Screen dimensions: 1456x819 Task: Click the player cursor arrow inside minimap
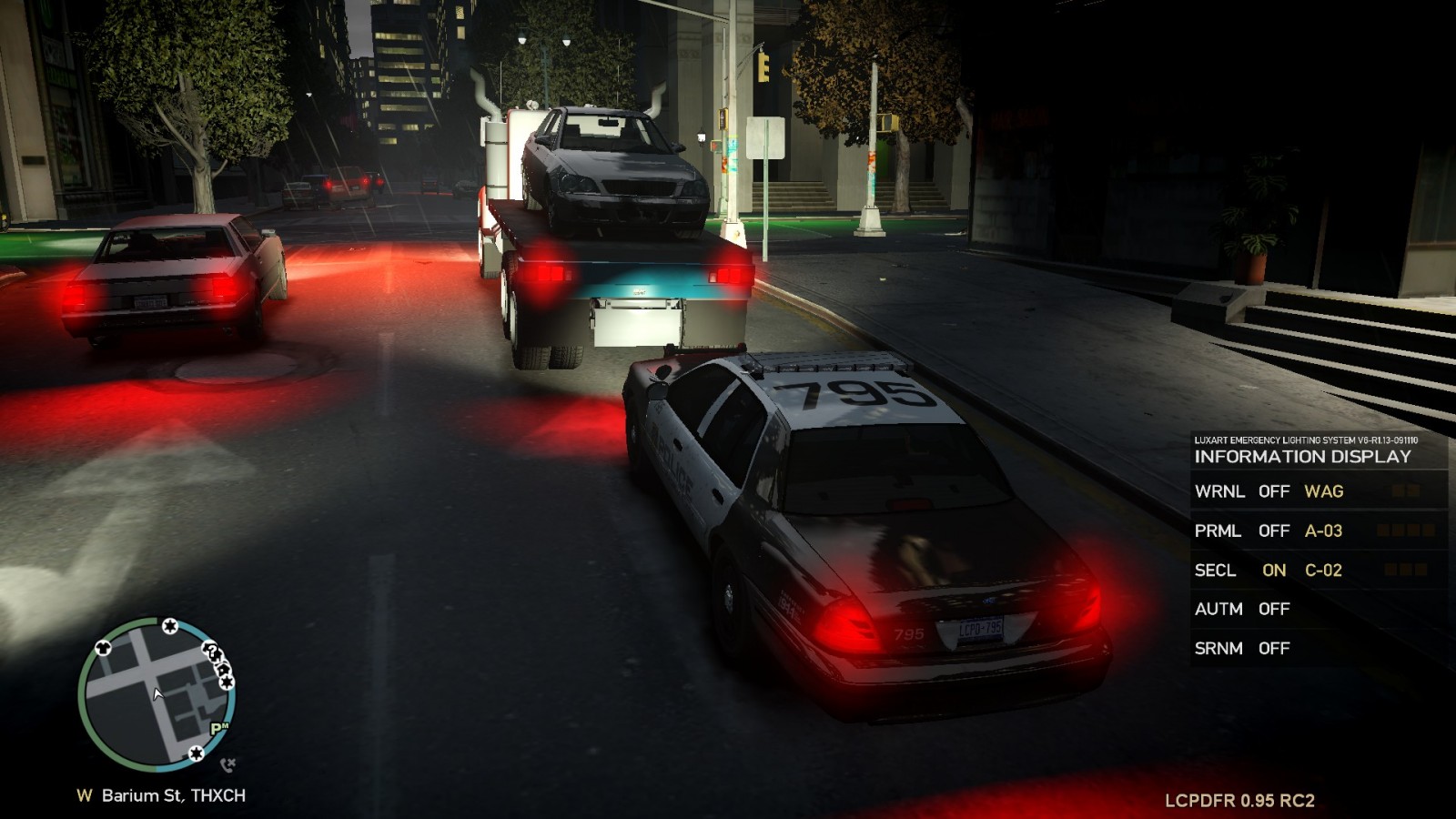pyautogui.click(x=157, y=693)
